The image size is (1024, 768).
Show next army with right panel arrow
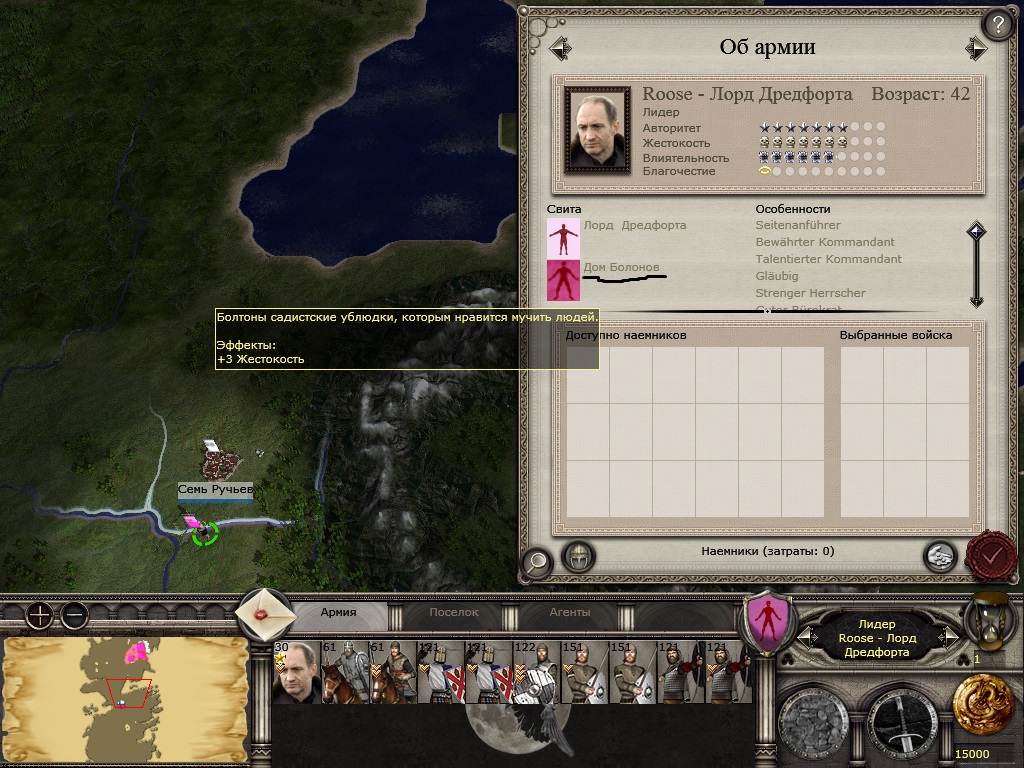tap(976, 48)
